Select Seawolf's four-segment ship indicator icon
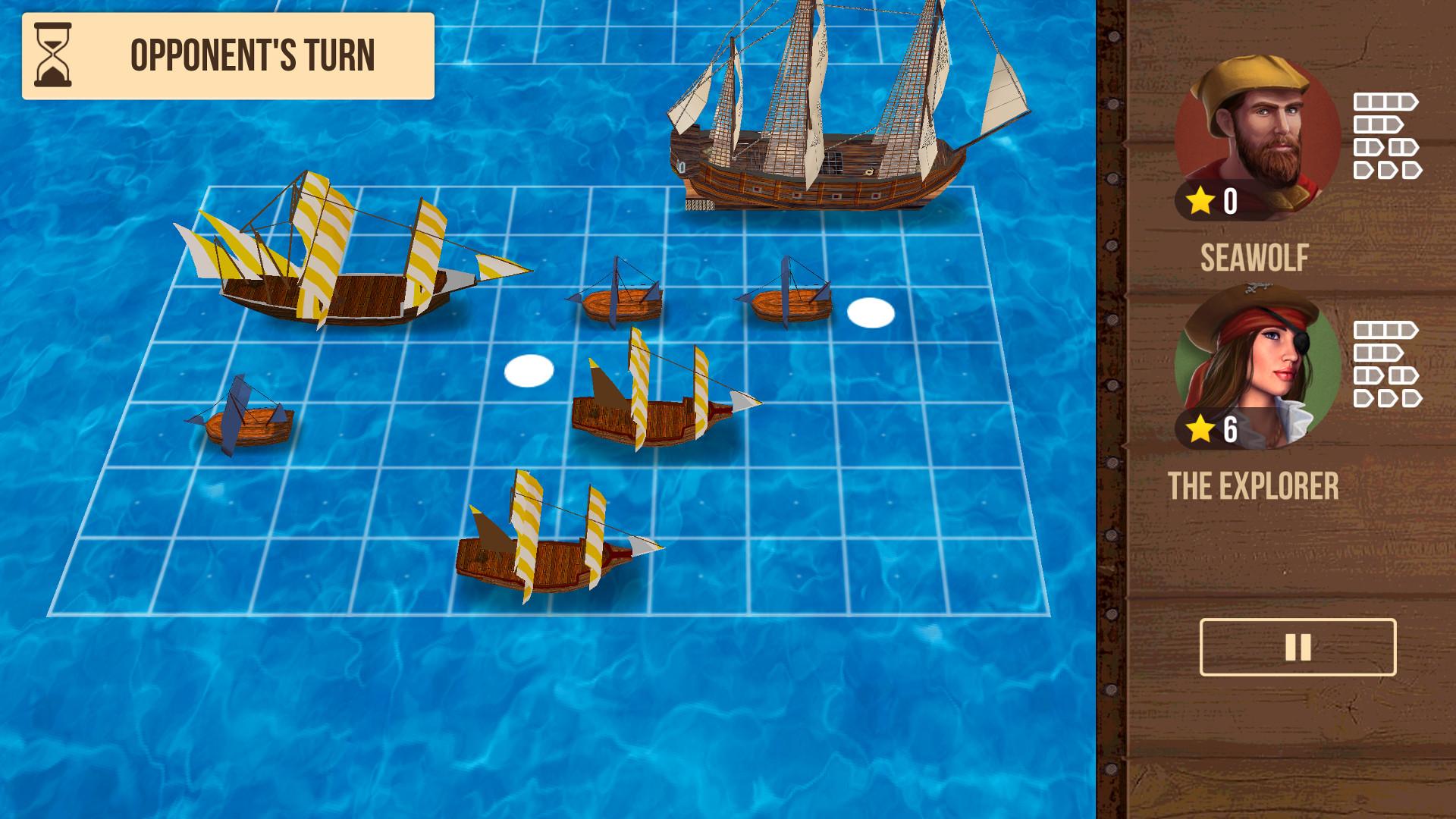This screenshot has height=819, width=1456. (x=1386, y=101)
